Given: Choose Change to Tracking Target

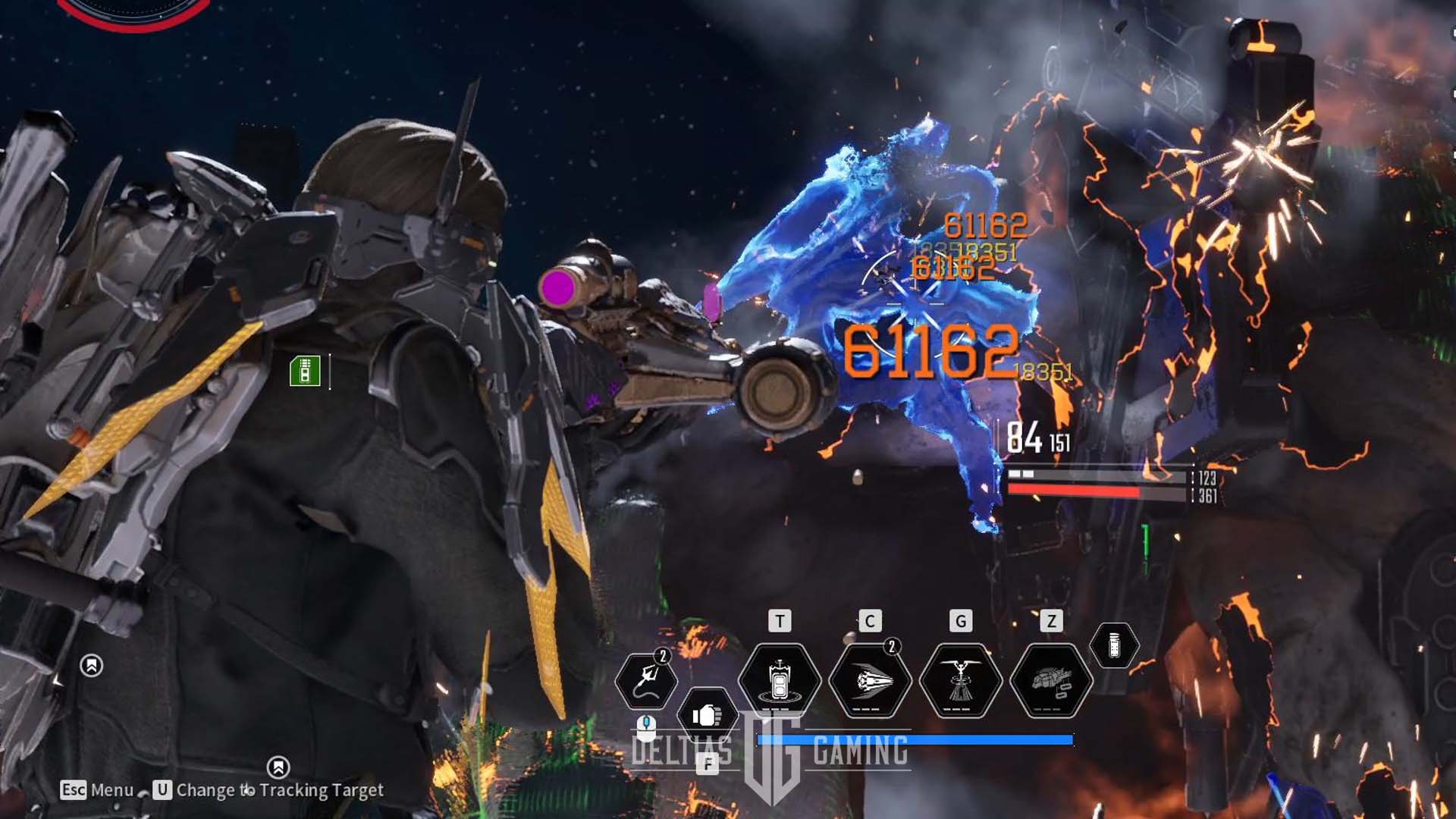Looking at the screenshot, I should [269, 790].
